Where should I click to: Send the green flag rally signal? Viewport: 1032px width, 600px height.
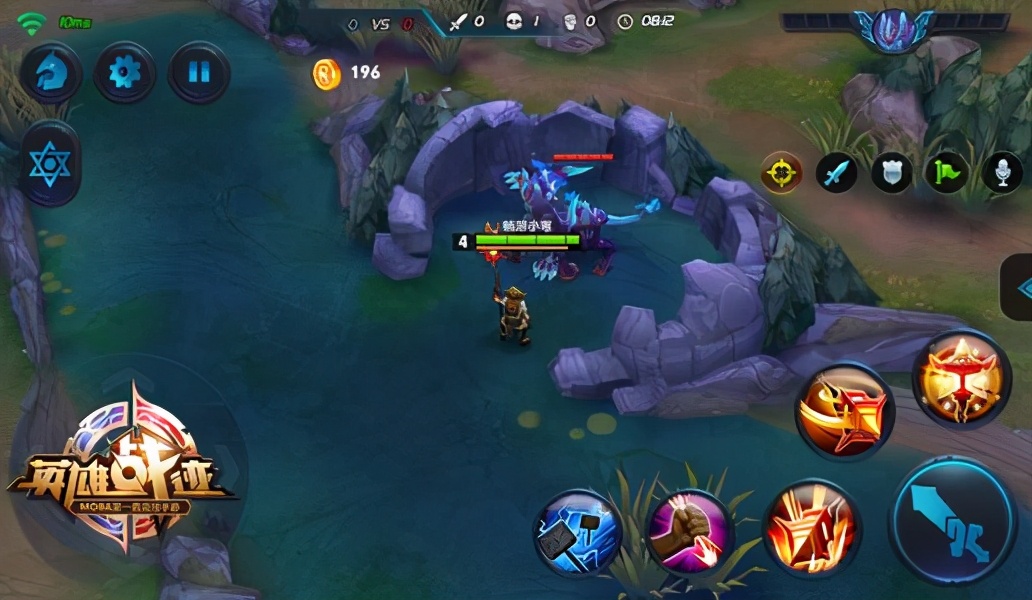(x=946, y=173)
